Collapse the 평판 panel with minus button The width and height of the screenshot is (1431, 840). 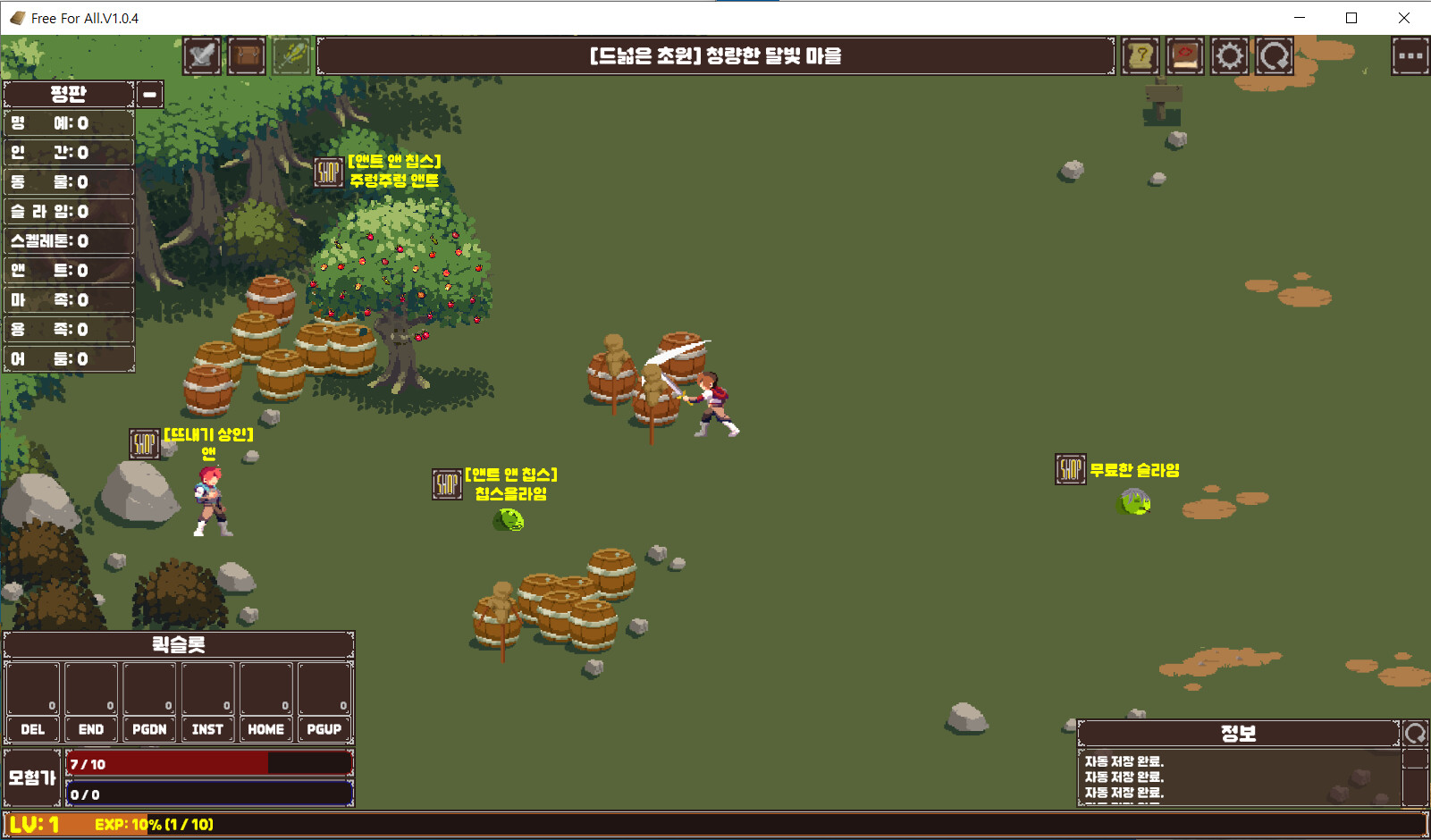(149, 94)
